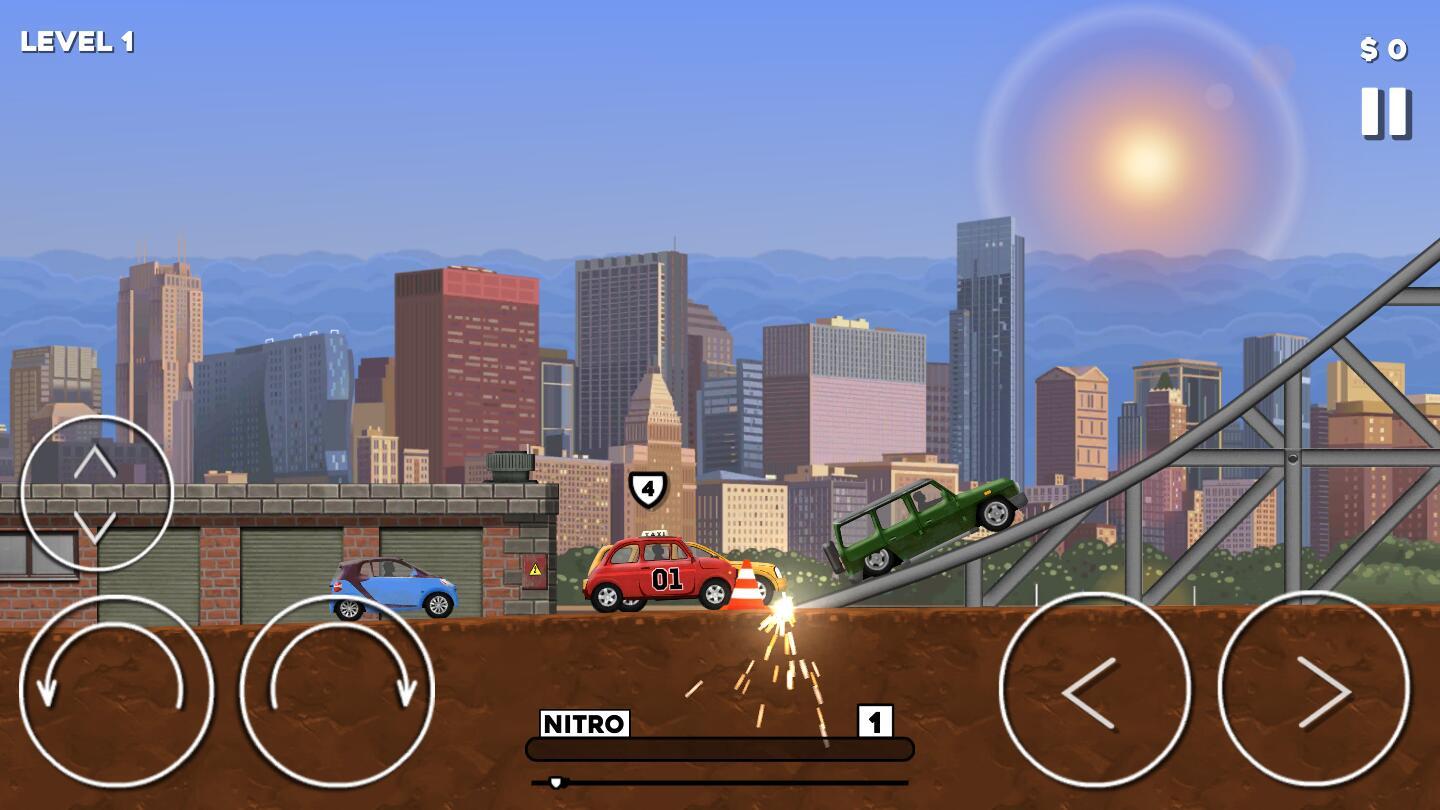
Task: Tap the up/down chevron control button
Action: point(96,493)
